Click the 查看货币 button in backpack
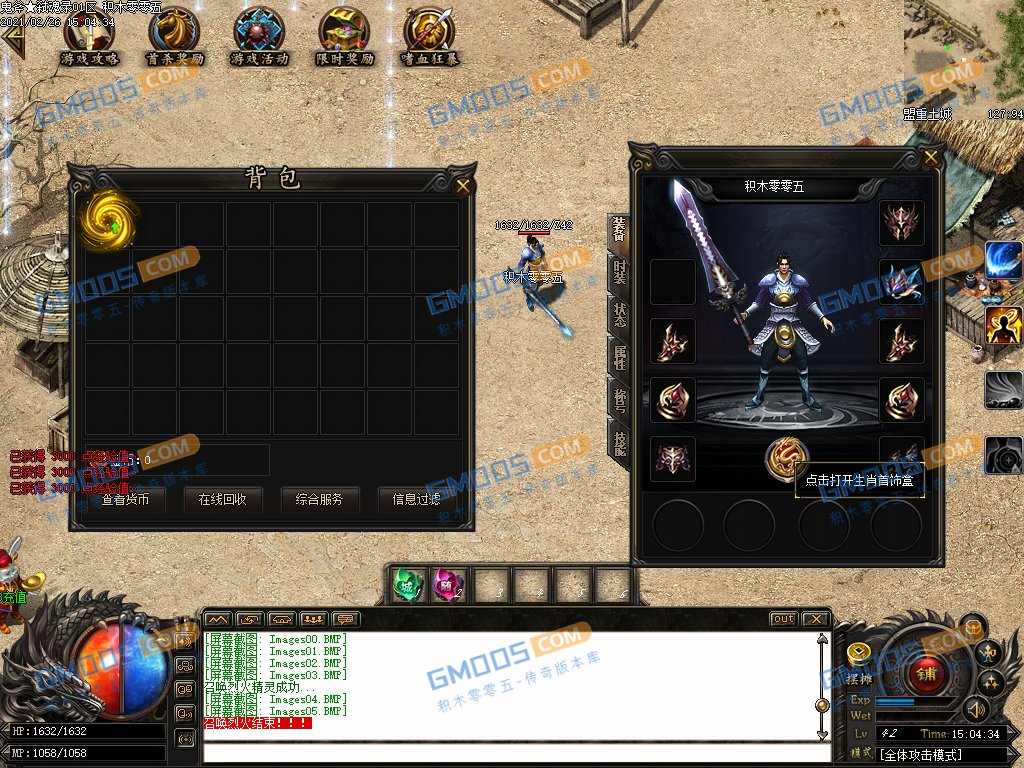This screenshot has height=768, width=1024. point(125,499)
